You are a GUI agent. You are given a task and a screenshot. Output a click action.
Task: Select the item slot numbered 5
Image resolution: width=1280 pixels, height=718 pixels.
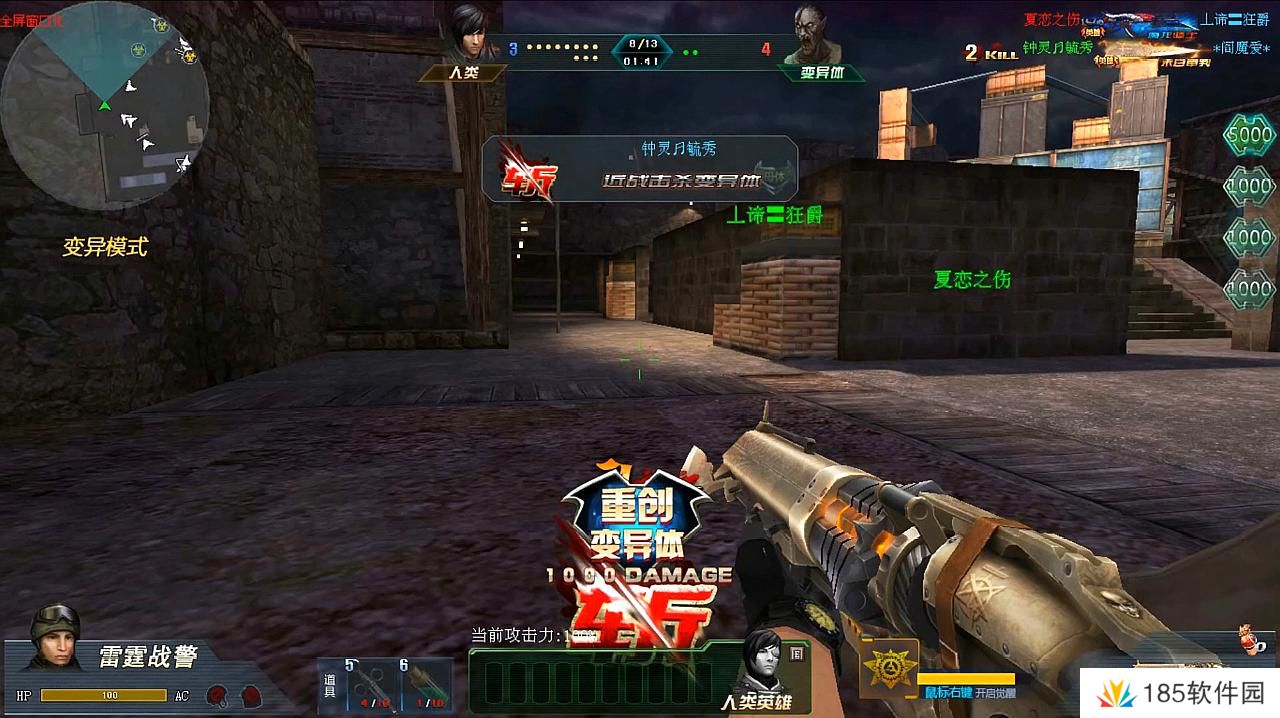pos(374,685)
